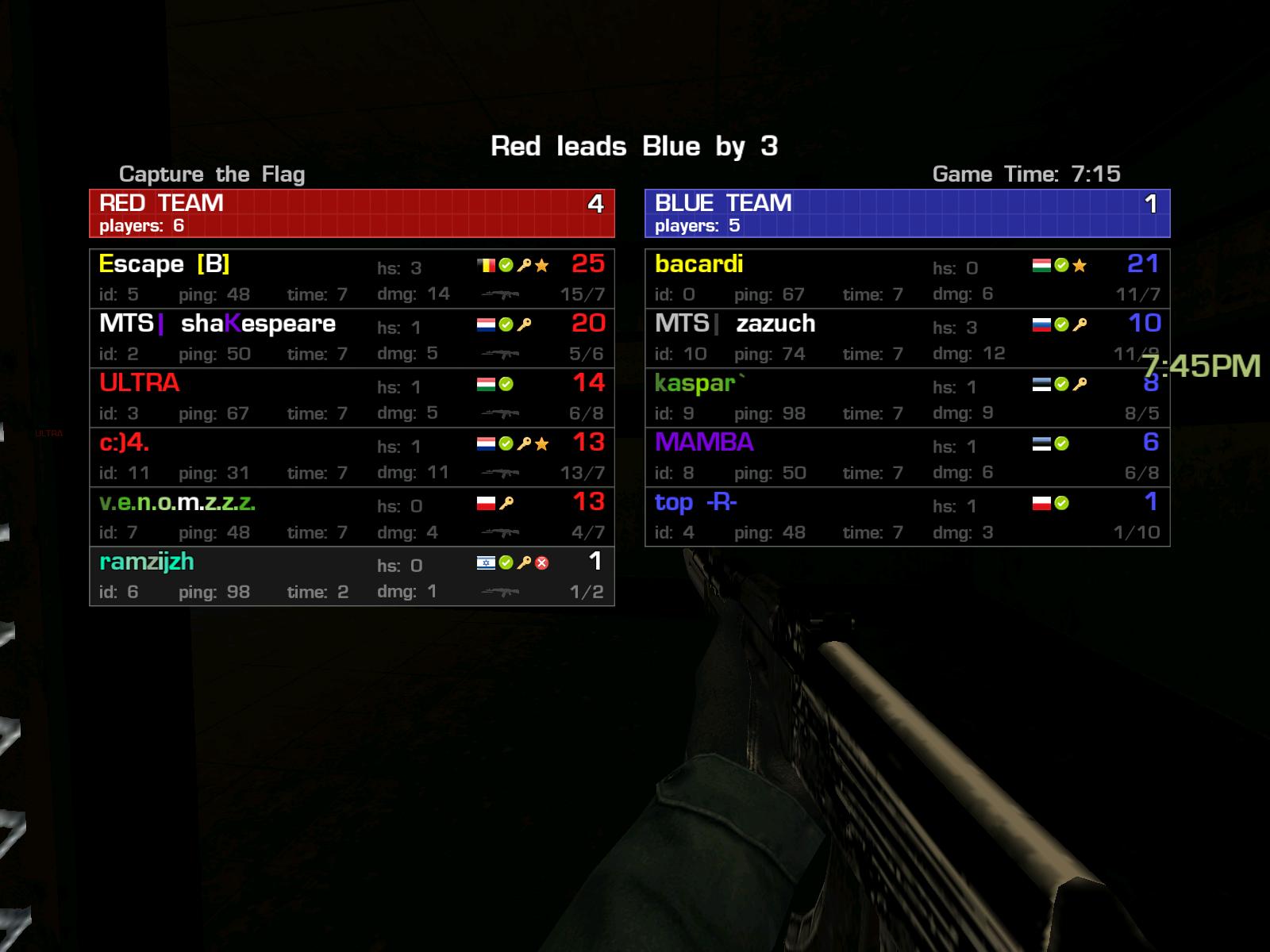
Task: Pick the v.e.n.o.m.z.z.z. player row
Action: click(352, 516)
